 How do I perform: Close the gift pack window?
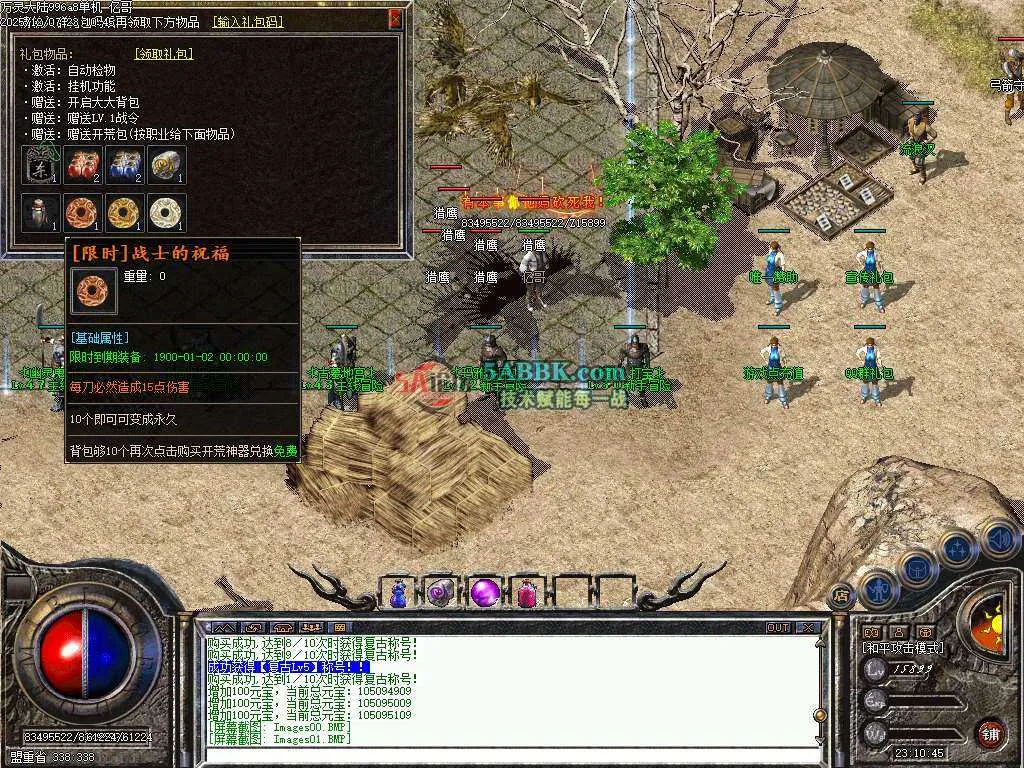396,18
